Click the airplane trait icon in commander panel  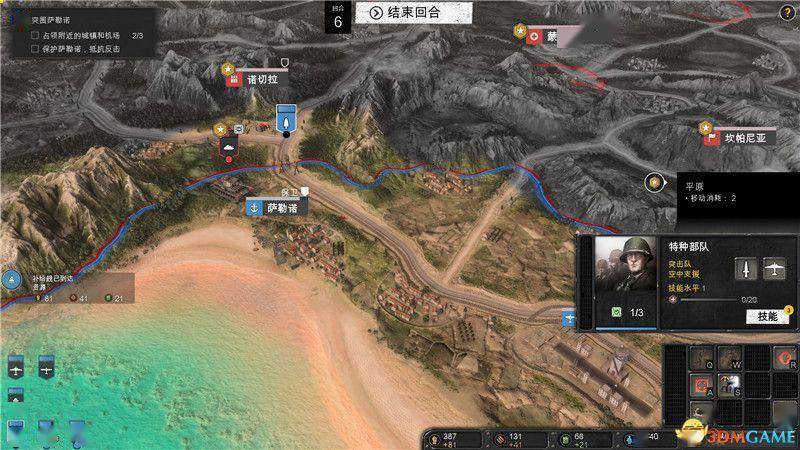[772, 267]
